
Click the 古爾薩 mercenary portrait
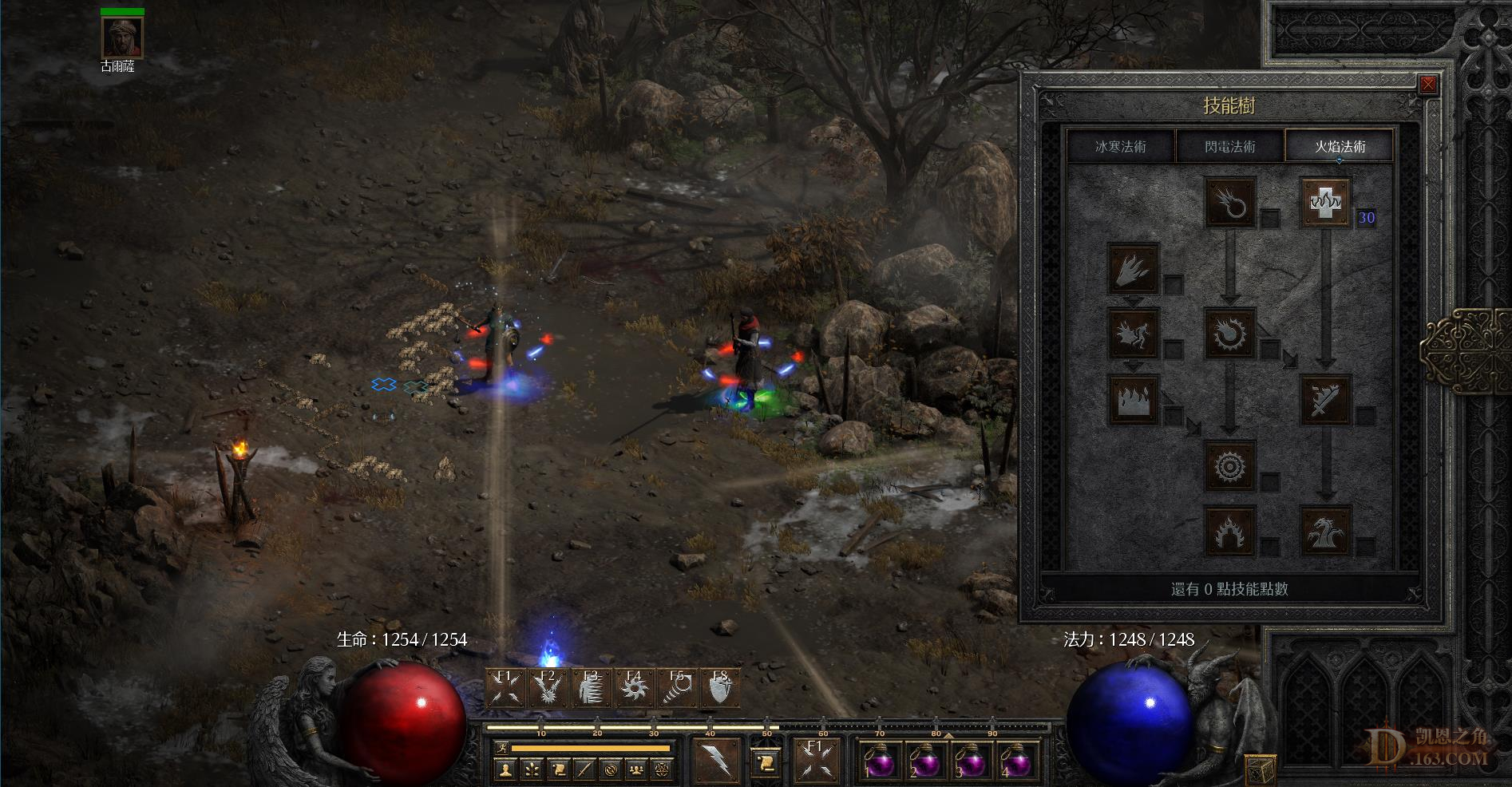(122, 37)
